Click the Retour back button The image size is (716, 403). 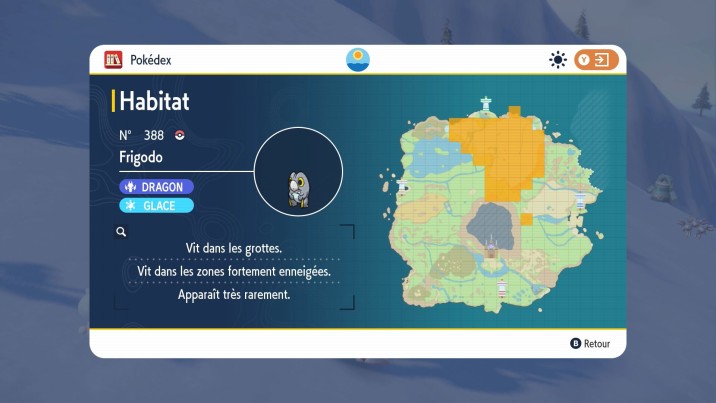(590, 343)
